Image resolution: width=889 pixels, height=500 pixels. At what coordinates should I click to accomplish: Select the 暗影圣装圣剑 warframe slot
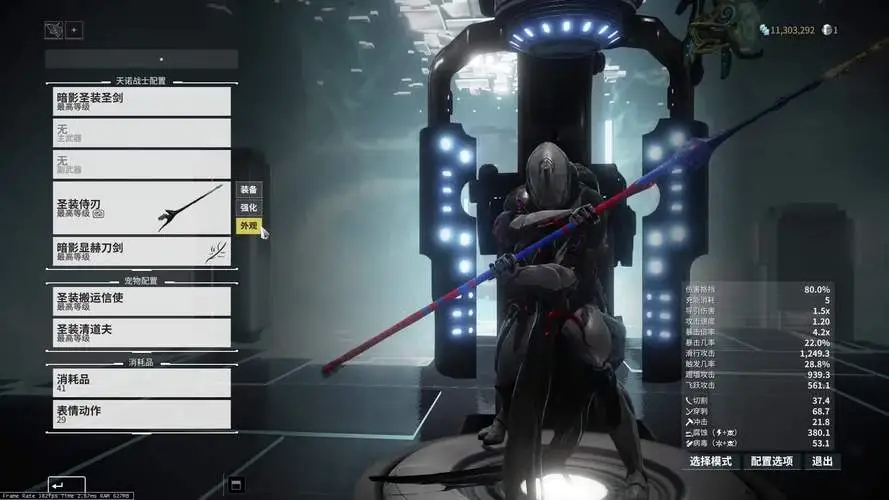pos(141,100)
